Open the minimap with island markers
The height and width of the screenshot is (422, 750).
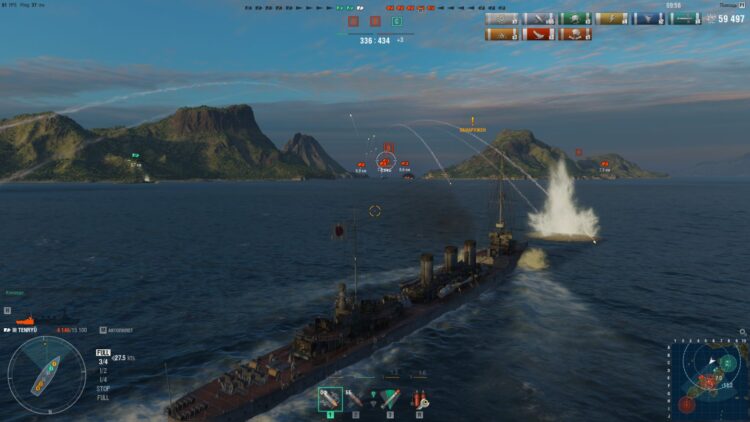click(710, 376)
